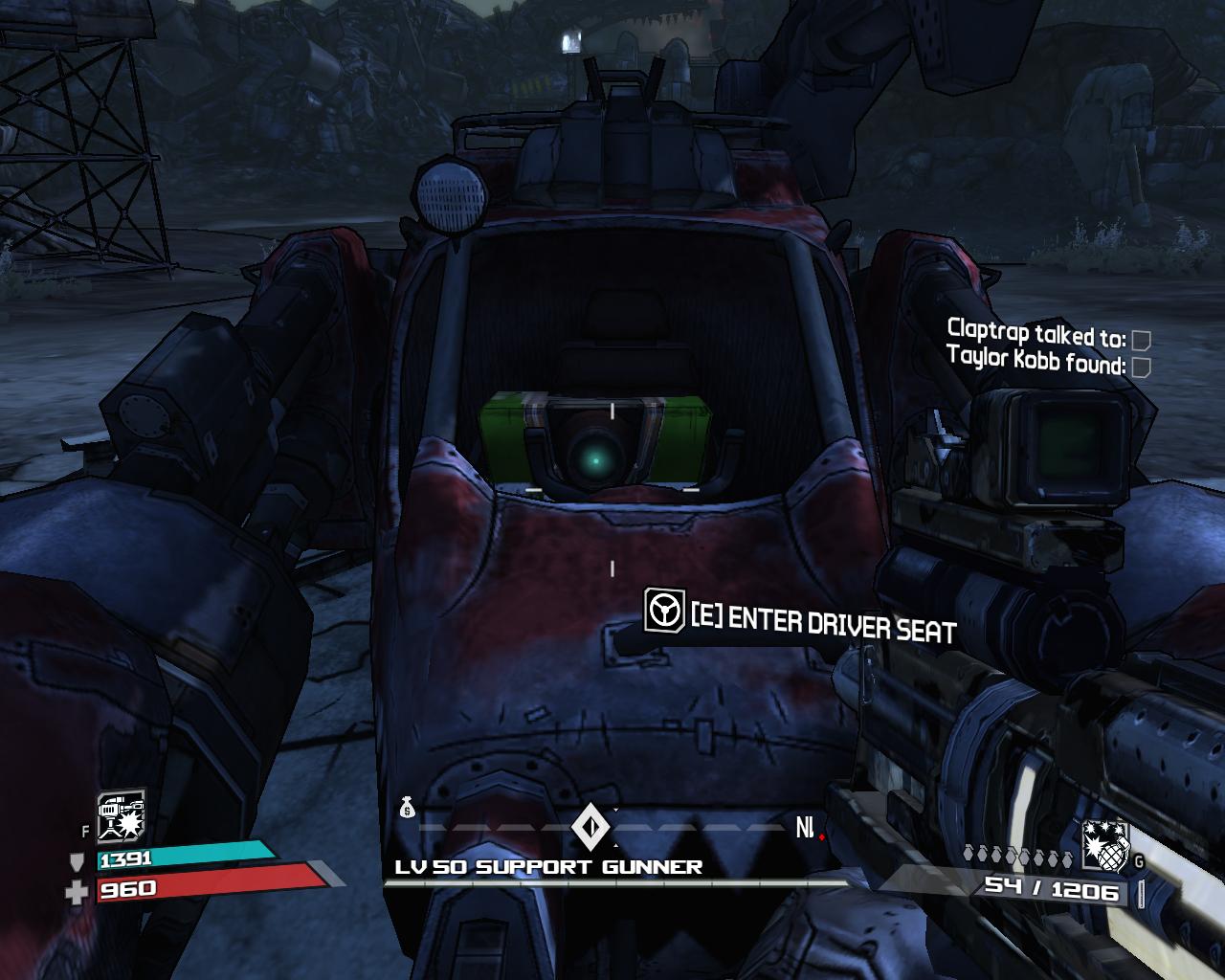
Task: Click the steering wheel driver seat icon
Action: pyautogui.click(x=664, y=611)
